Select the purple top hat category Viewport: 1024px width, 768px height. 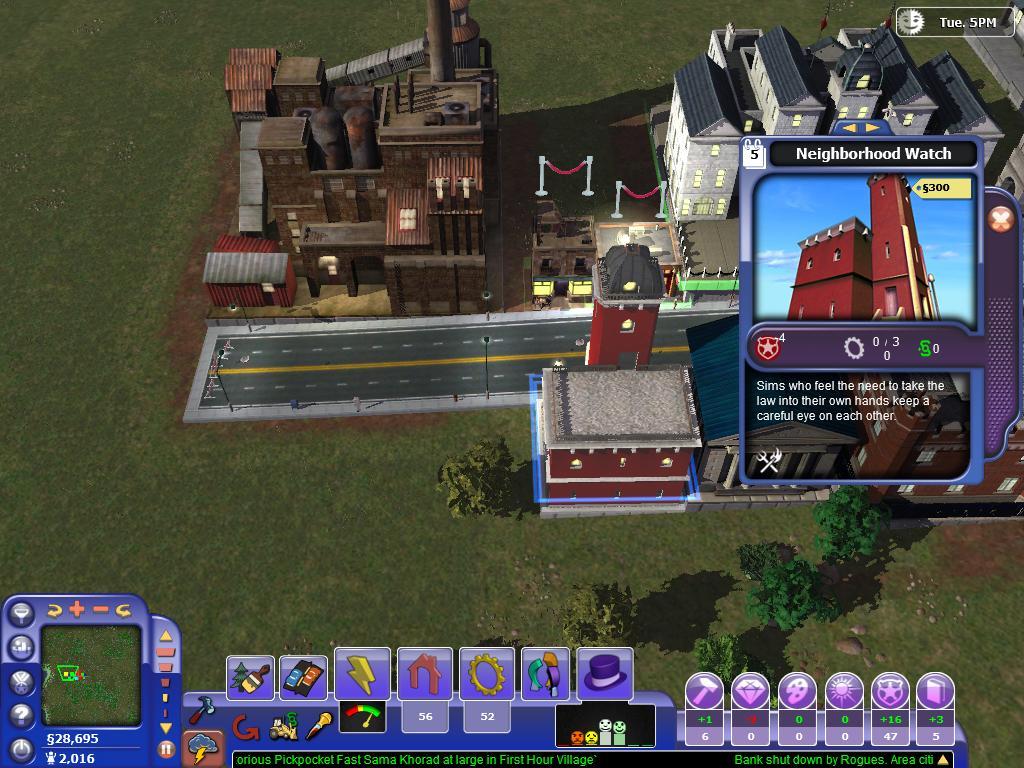pos(605,673)
